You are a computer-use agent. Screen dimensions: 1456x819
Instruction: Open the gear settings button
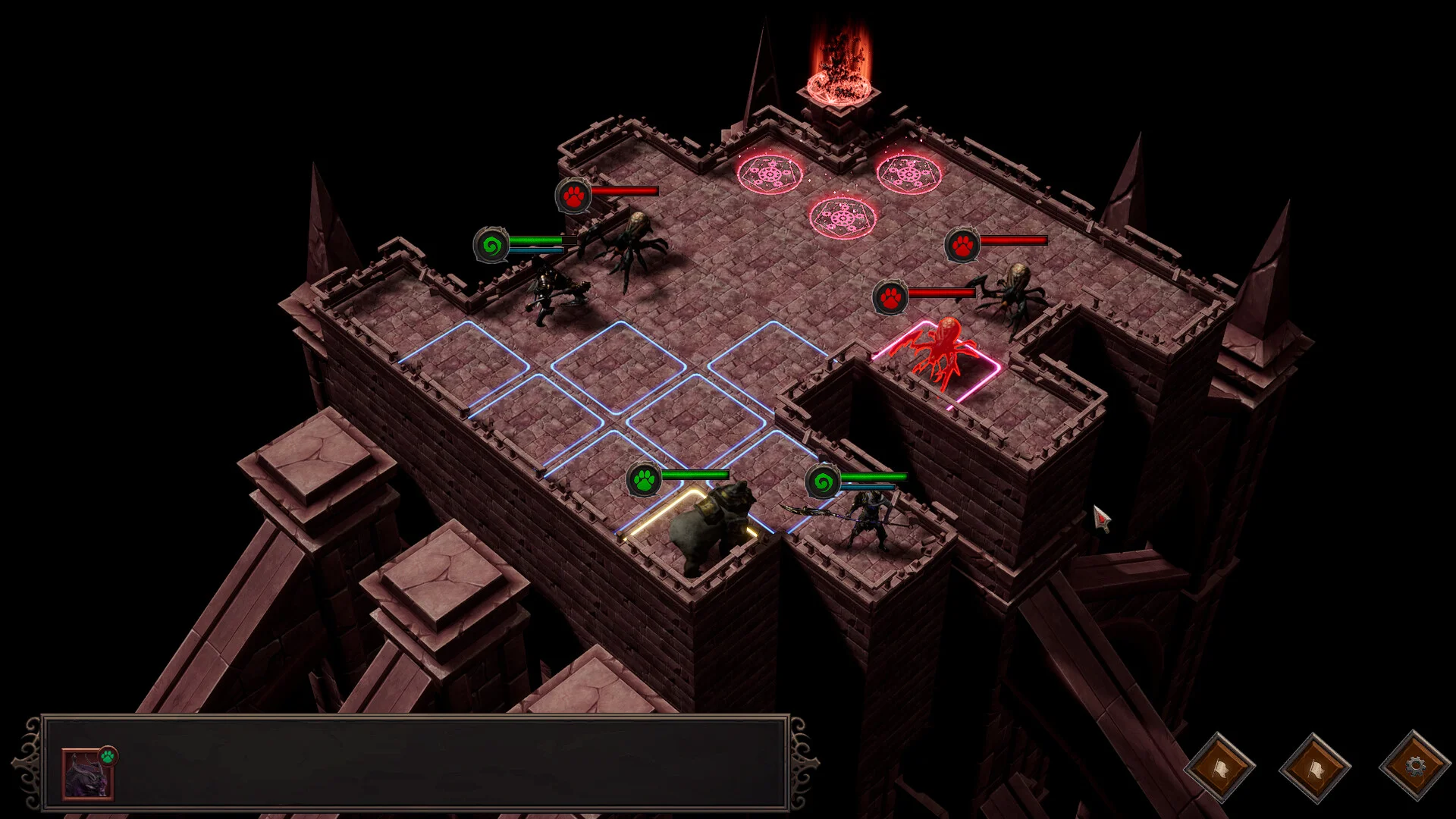[1414, 767]
